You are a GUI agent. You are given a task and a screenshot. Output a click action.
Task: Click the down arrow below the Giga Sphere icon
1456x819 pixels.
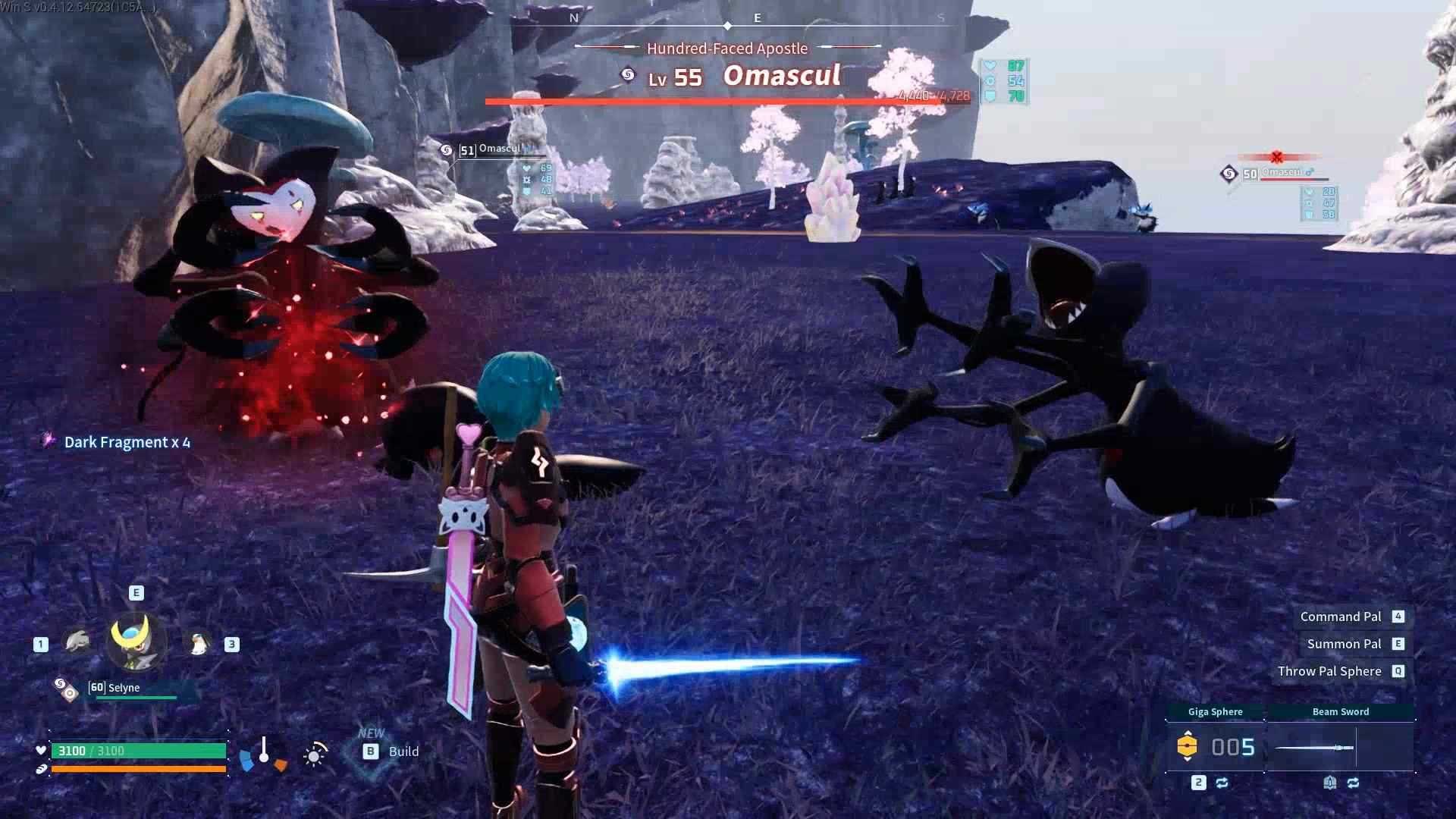(x=1188, y=760)
